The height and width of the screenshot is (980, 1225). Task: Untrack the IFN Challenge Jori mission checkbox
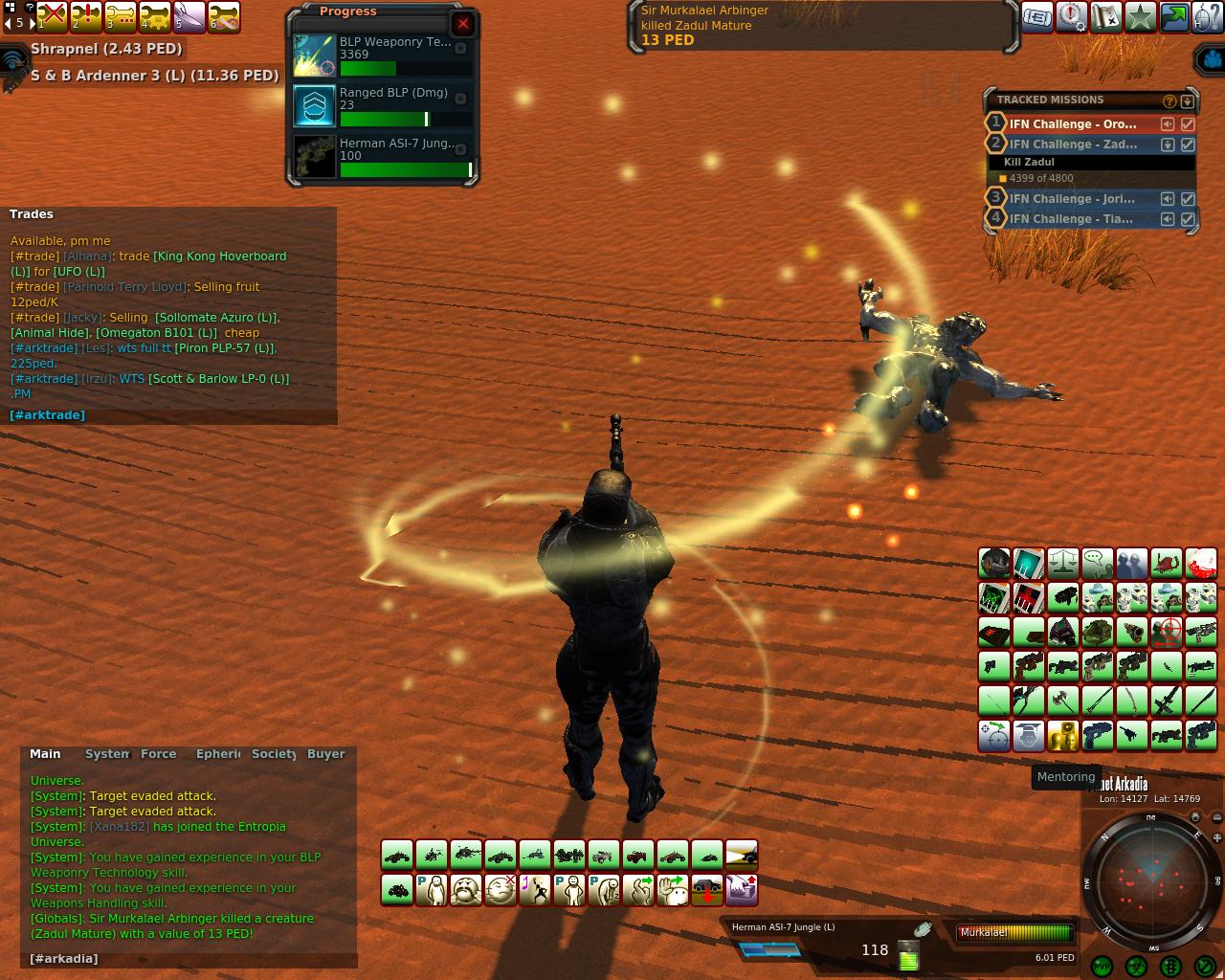pos(1188,199)
